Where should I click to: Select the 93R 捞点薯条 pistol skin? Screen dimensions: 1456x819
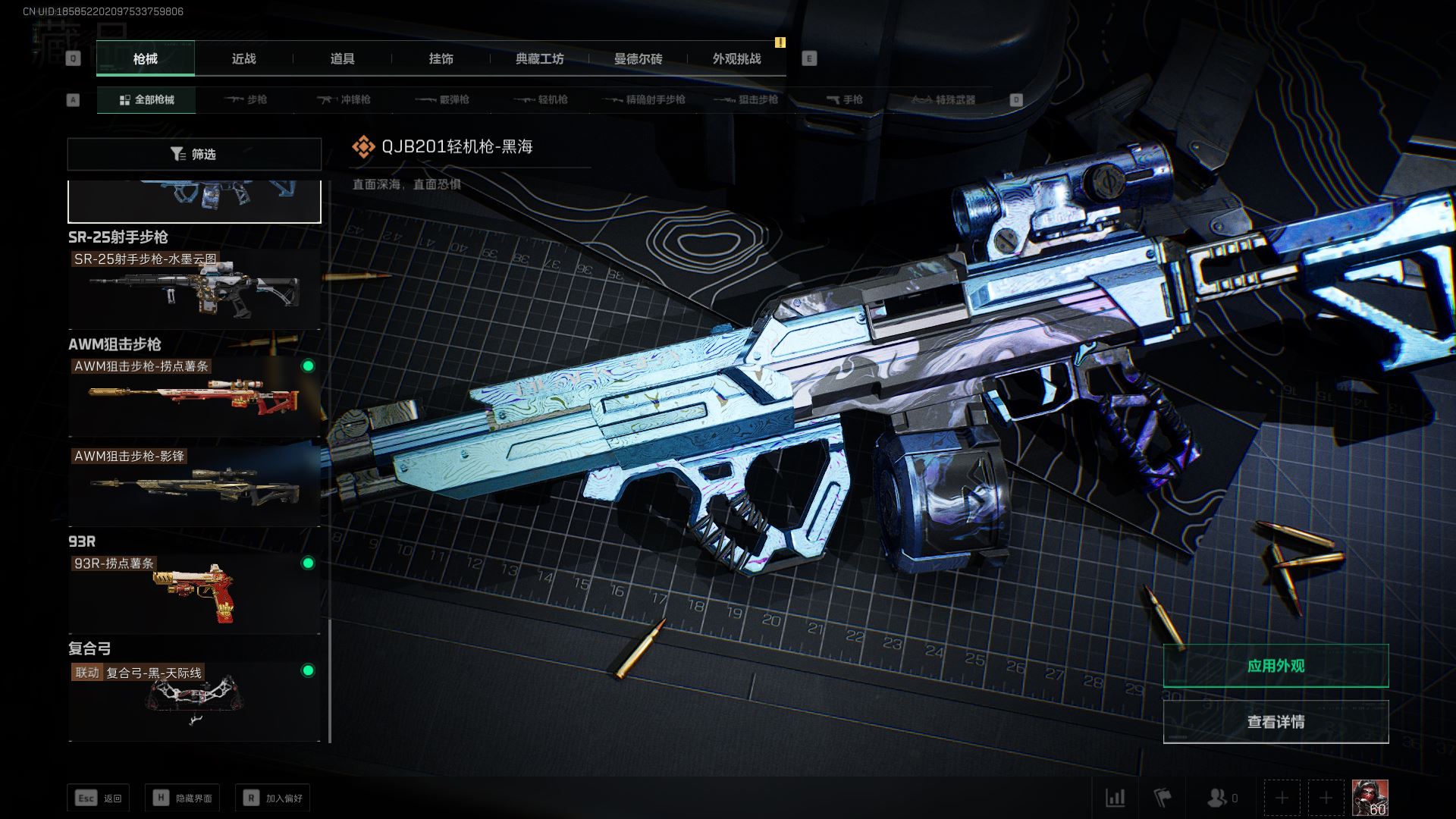click(x=194, y=593)
